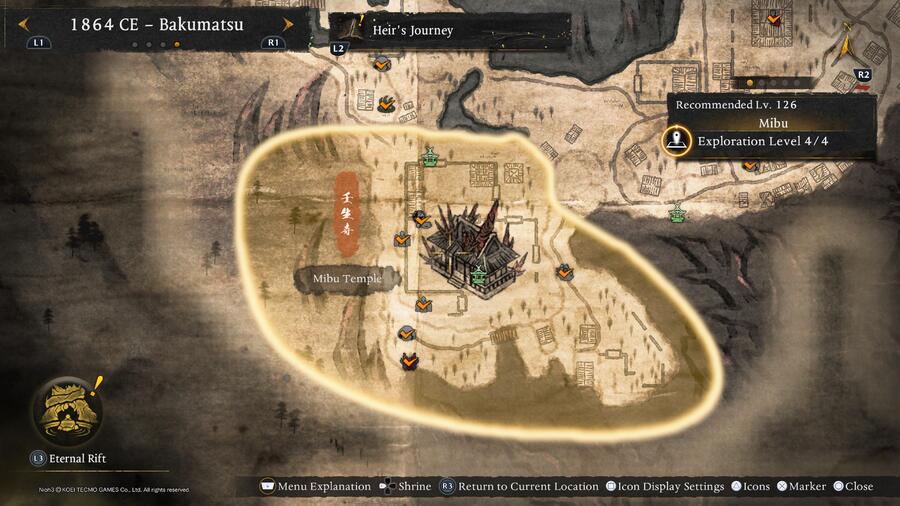Return to Current Location
Screen dimensions: 900x506
(x=518, y=486)
